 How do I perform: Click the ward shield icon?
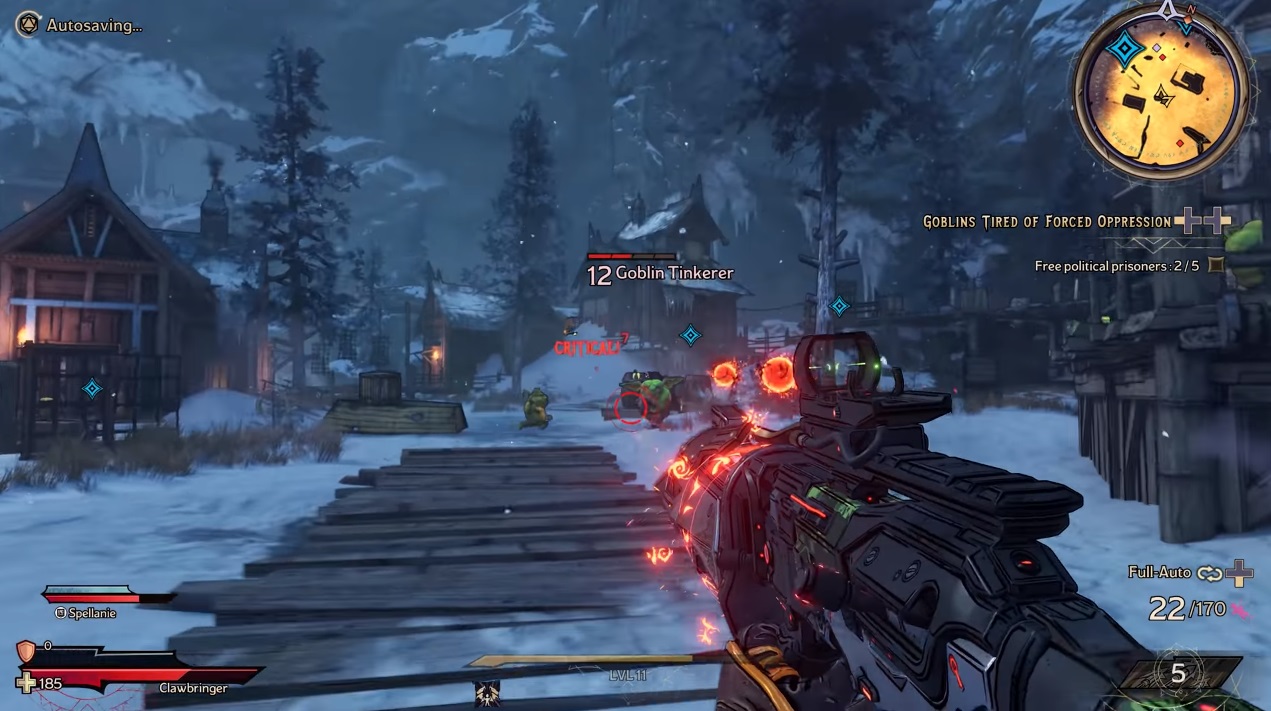26,650
